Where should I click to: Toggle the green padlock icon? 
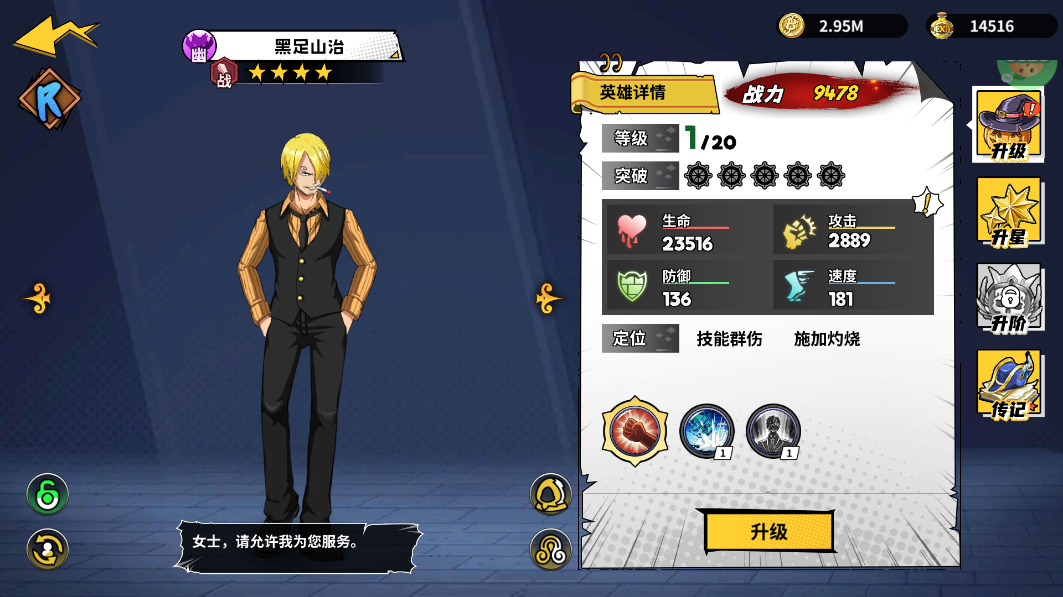point(47,494)
